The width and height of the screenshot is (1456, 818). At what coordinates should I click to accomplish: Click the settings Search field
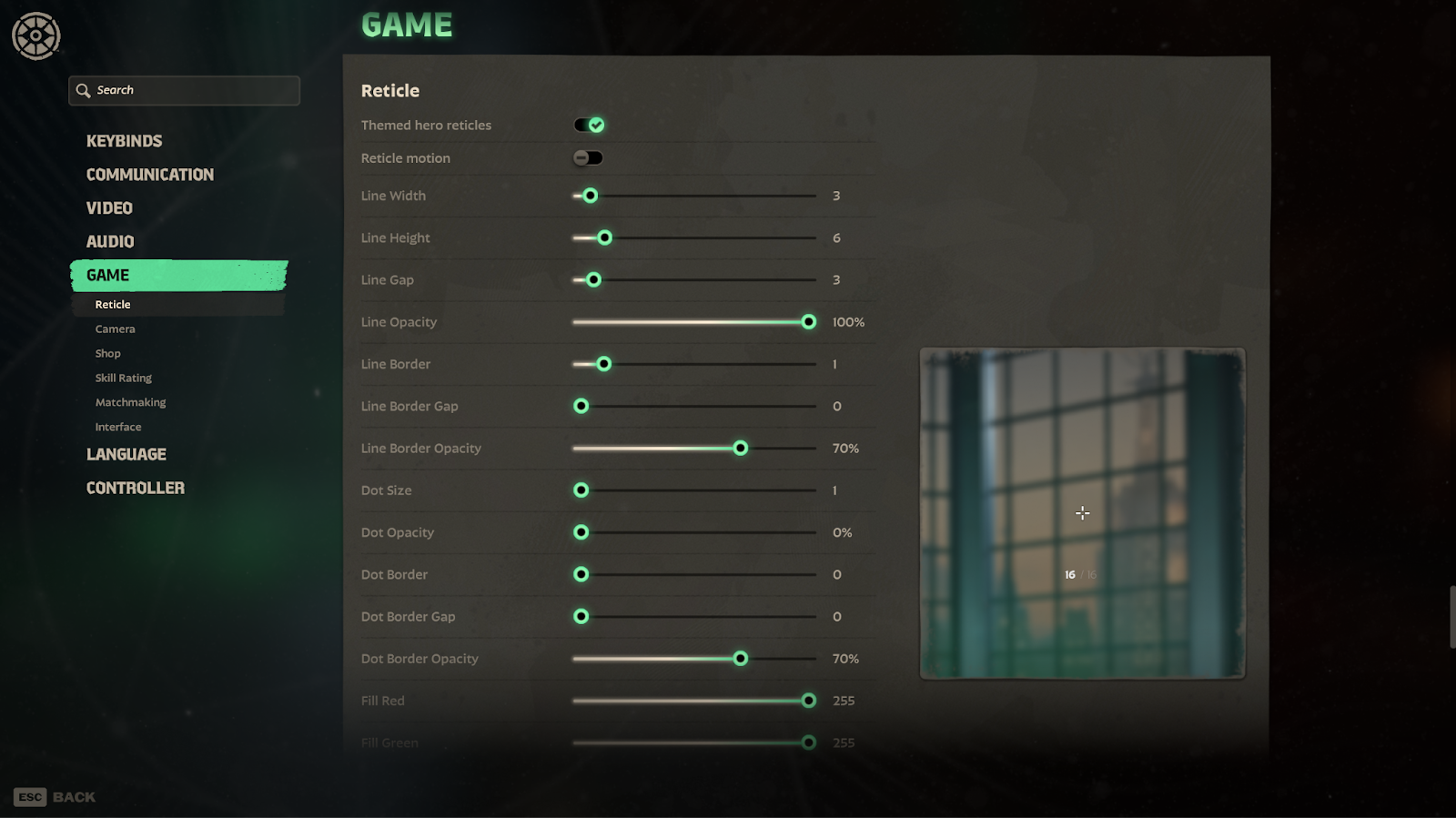coord(184,90)
